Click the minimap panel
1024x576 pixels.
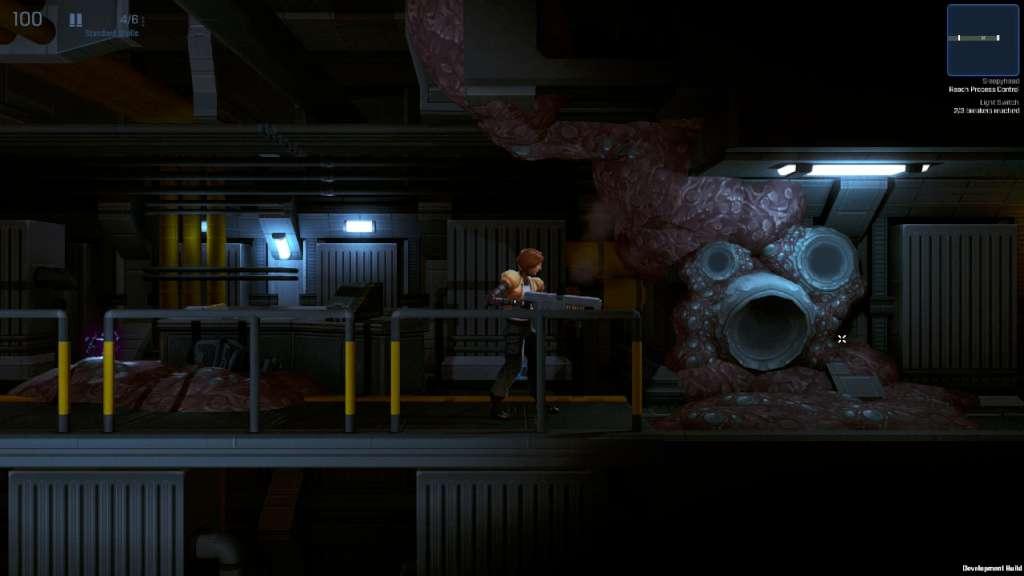(x=982, y=40)
